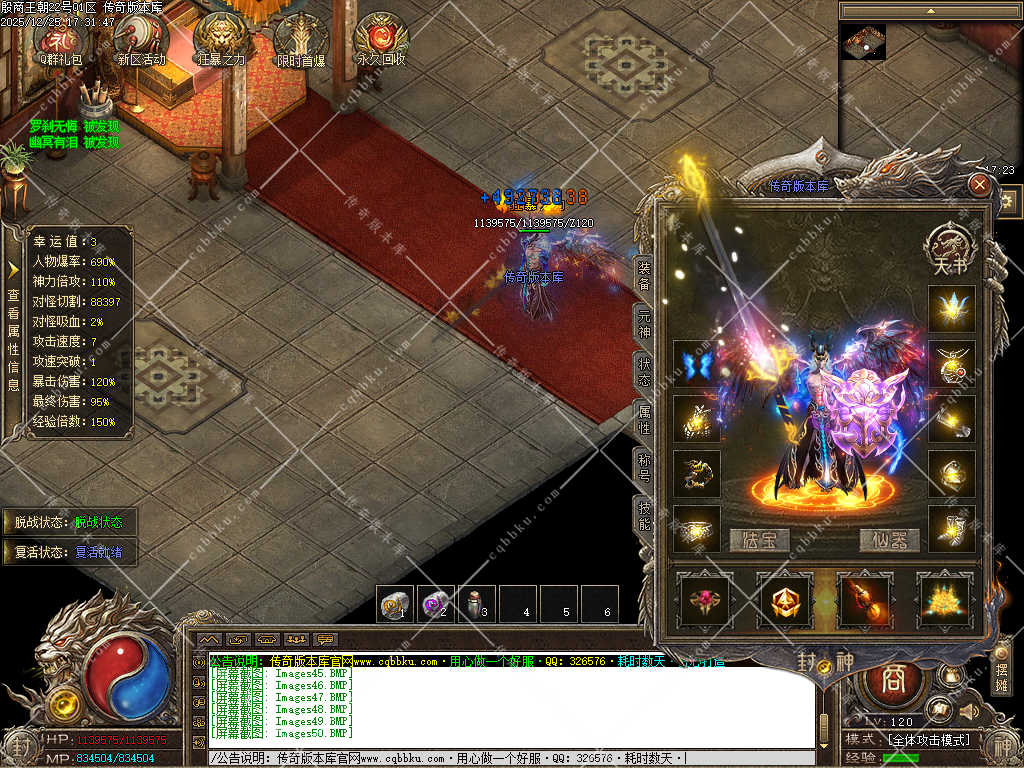This screenshot has width=1024, height=768.
Task: Select the blue butterfly equipment slot
Action: coord(696,364)
